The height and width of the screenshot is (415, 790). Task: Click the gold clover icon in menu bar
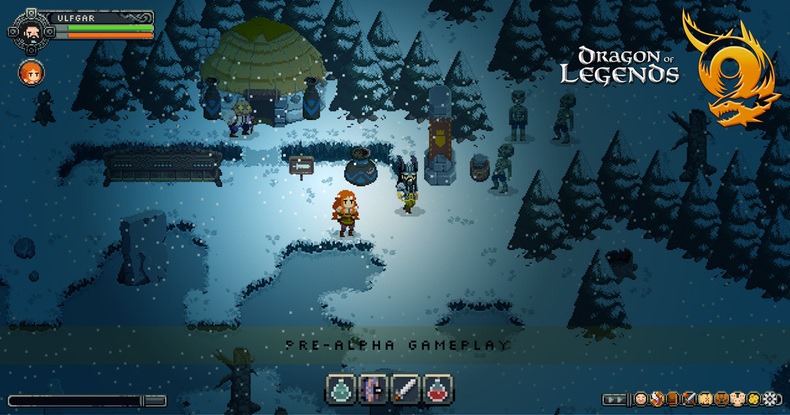752,399
